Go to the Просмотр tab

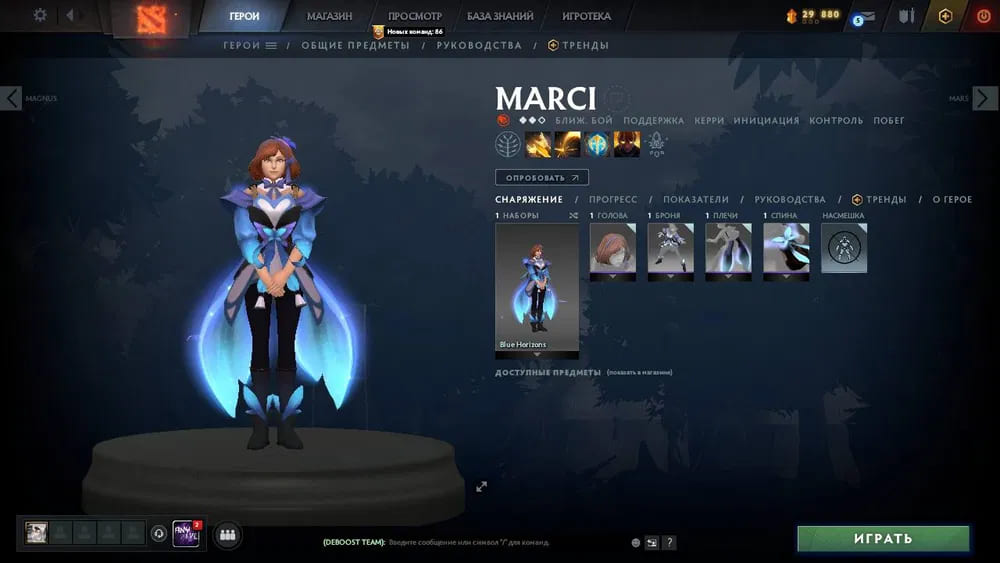click(x=414, y=16)
